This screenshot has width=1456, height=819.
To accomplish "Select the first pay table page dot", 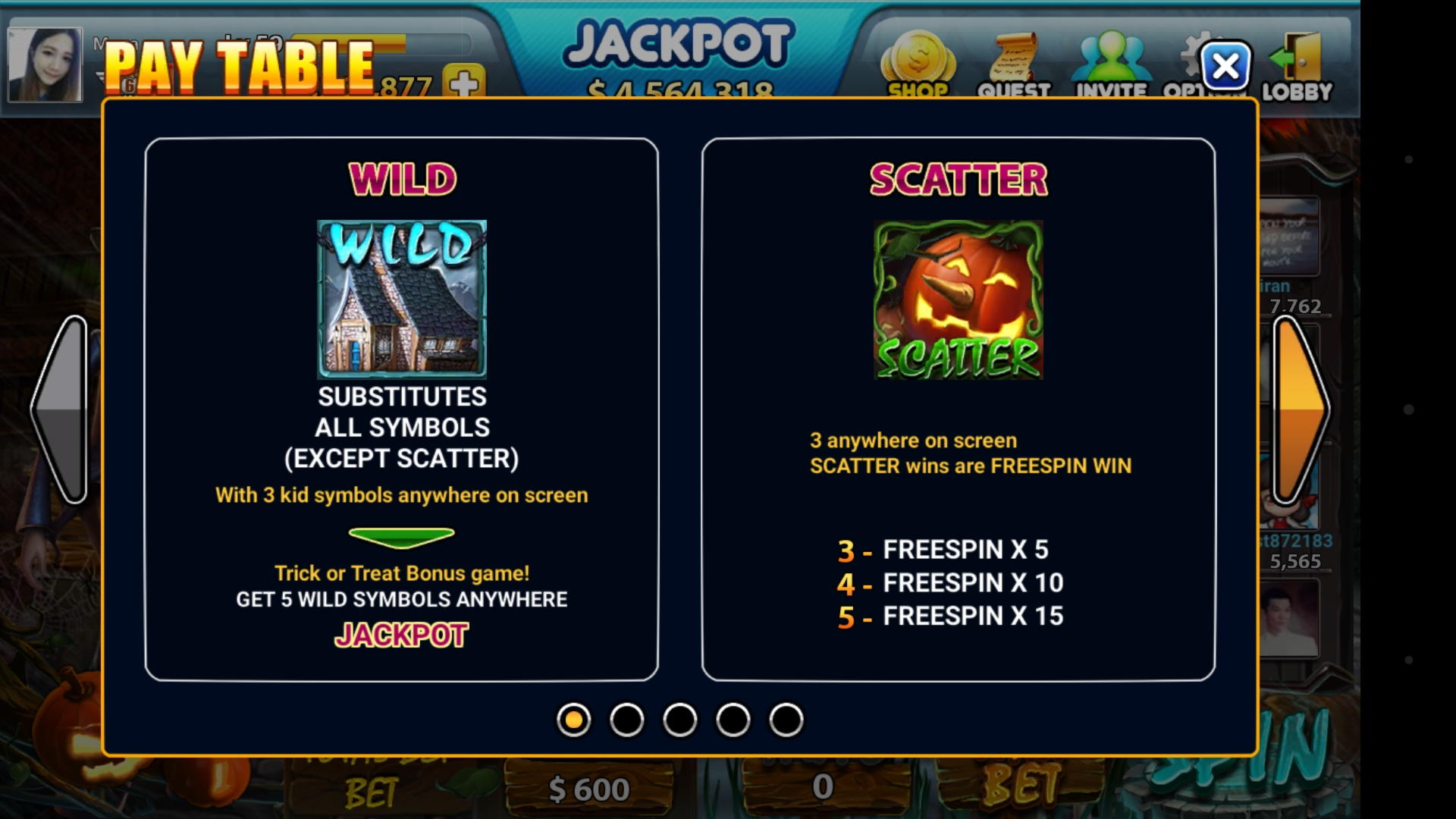I will point(574,720).
